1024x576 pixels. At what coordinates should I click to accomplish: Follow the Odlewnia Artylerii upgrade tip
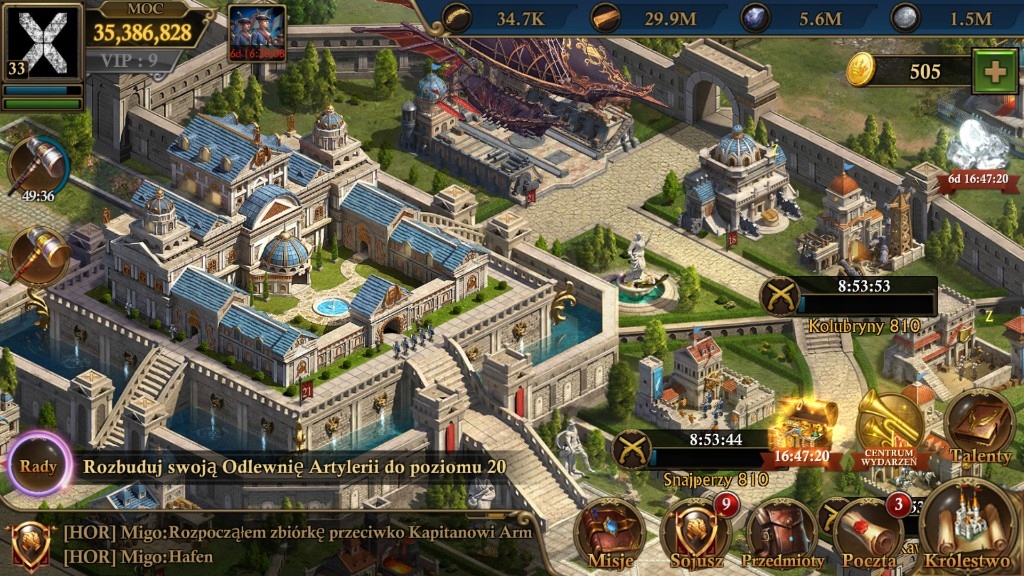click(295, 466)
